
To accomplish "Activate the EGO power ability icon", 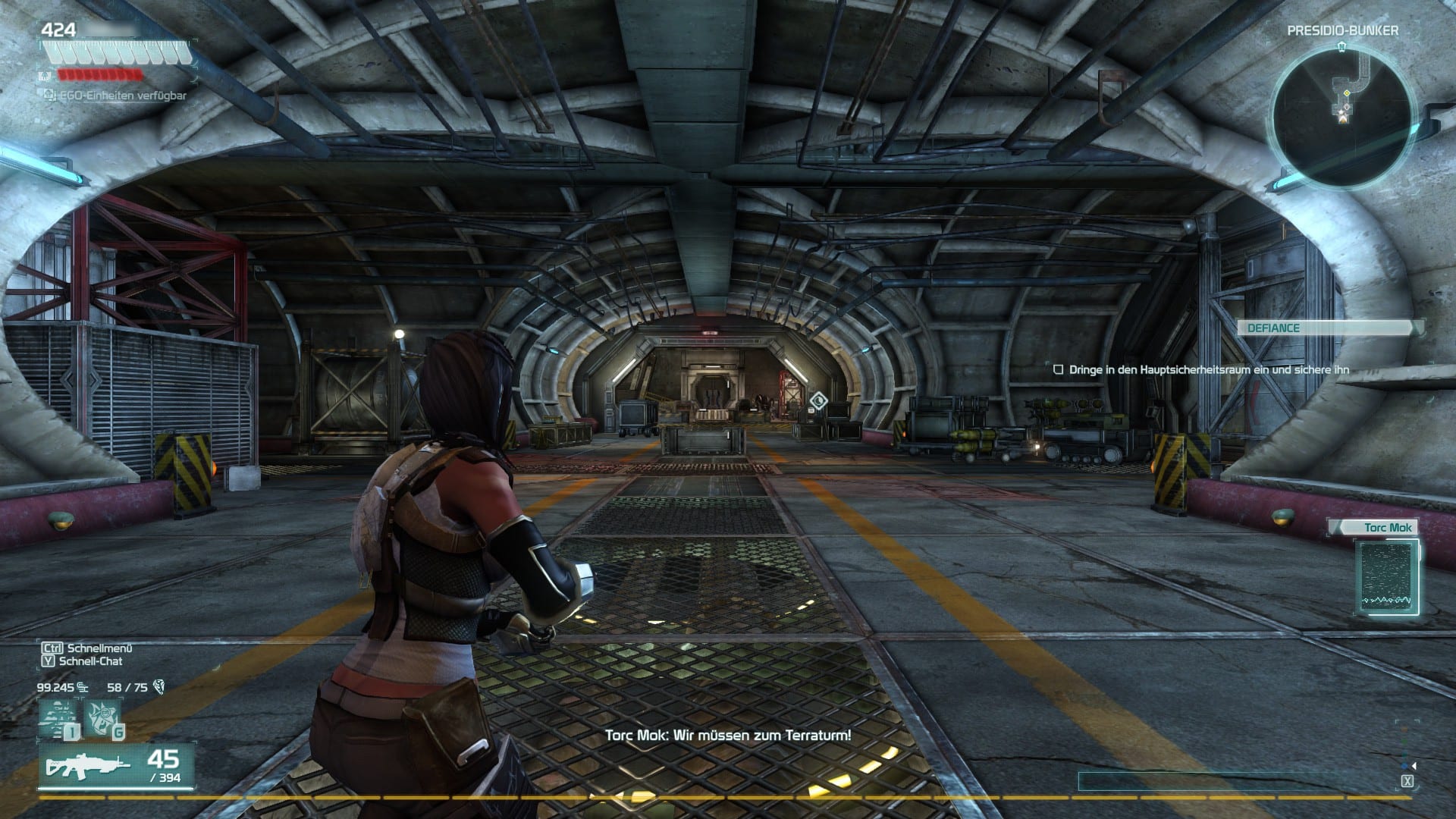I will [x=59, y=717].
